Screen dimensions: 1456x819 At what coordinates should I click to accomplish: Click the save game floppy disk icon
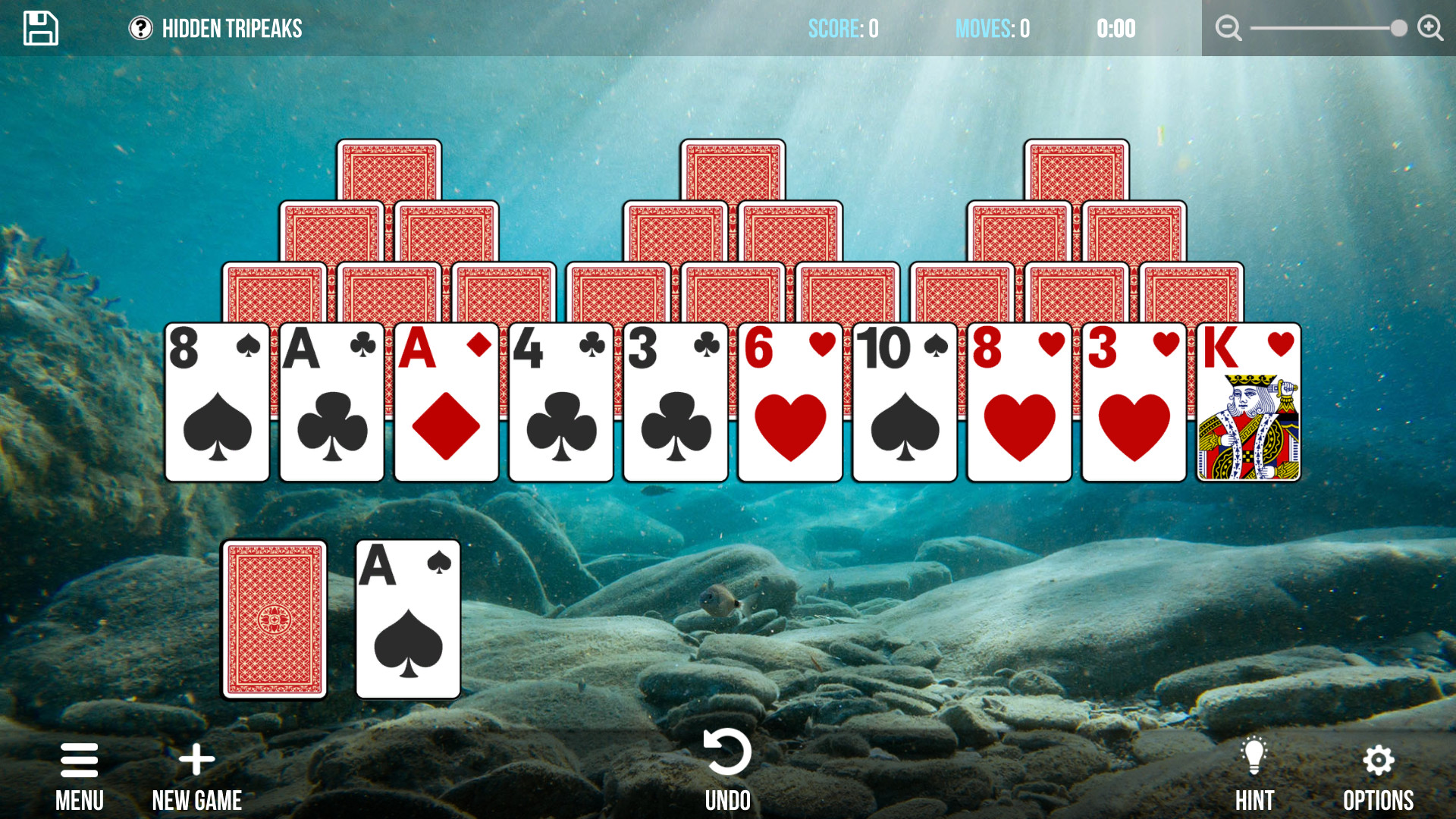click(40, 27)
